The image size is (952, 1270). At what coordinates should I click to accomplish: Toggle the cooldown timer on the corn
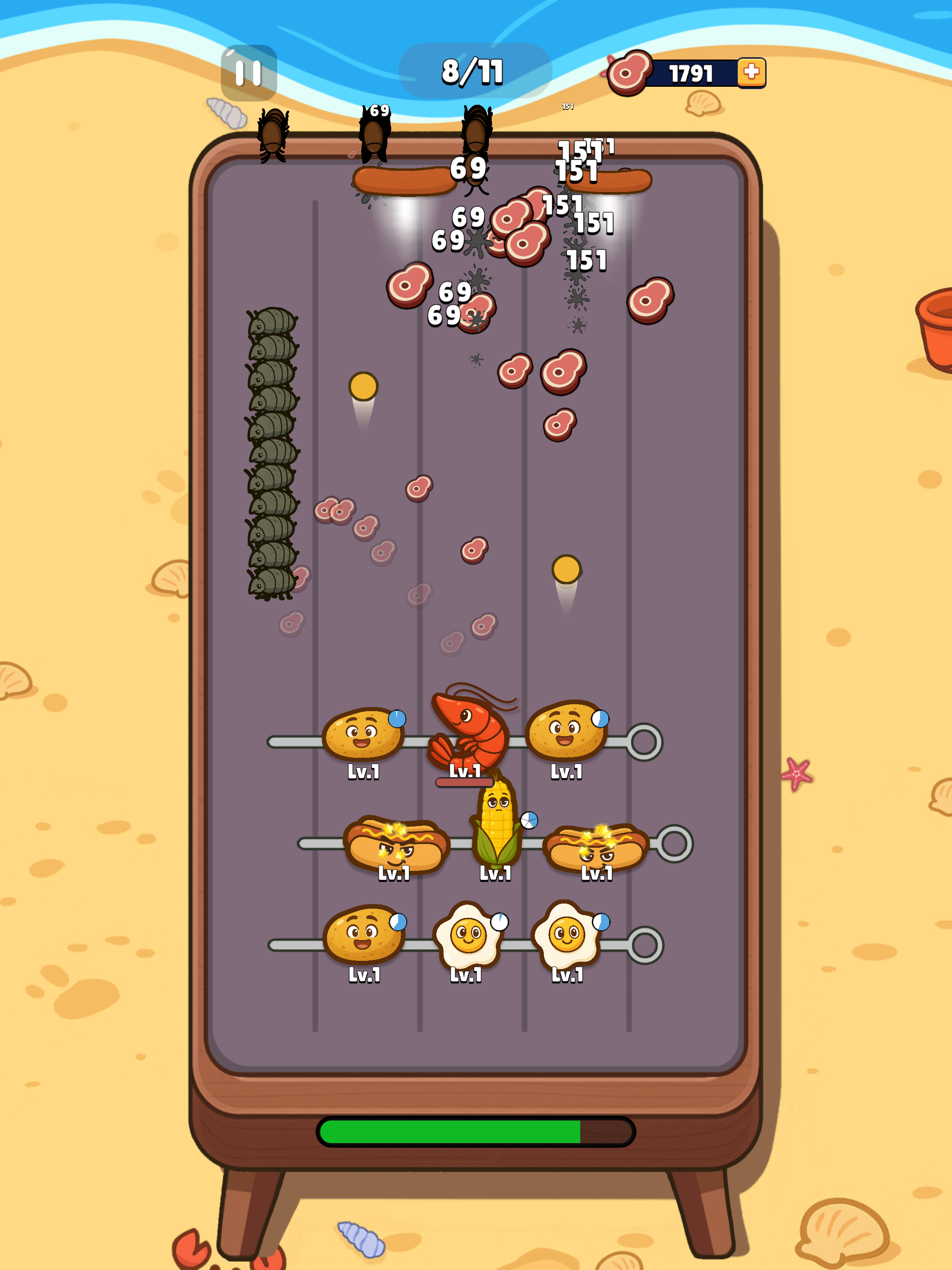click(x=529, y=821)
